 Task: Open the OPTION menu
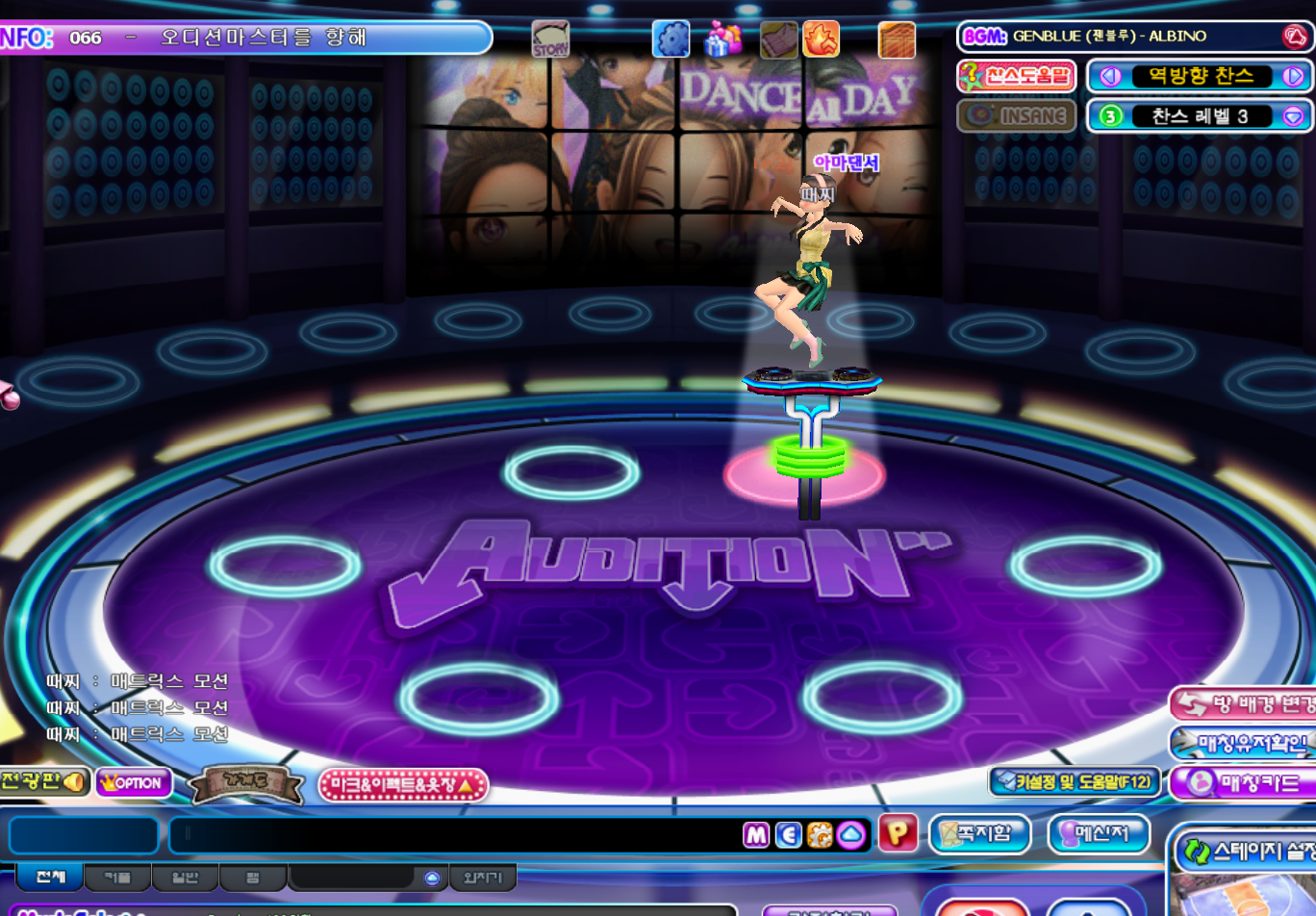tap(133, 783)
